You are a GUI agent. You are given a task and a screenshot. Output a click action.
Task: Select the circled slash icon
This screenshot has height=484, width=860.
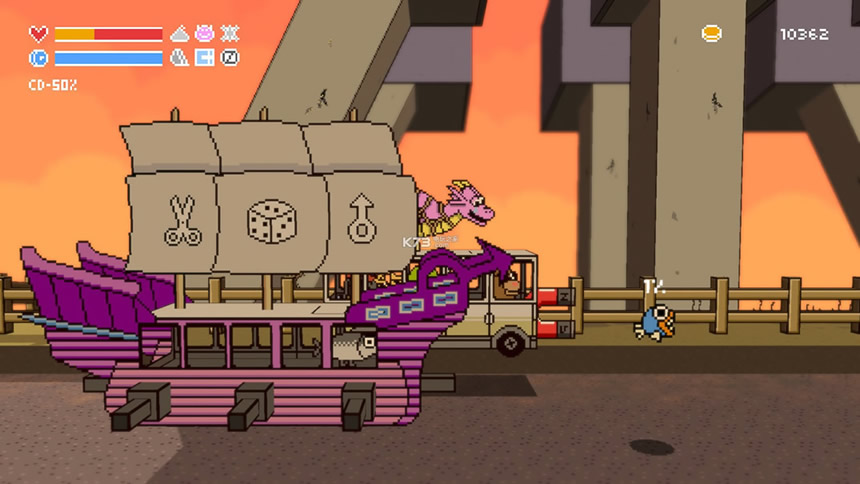point(230,58)
